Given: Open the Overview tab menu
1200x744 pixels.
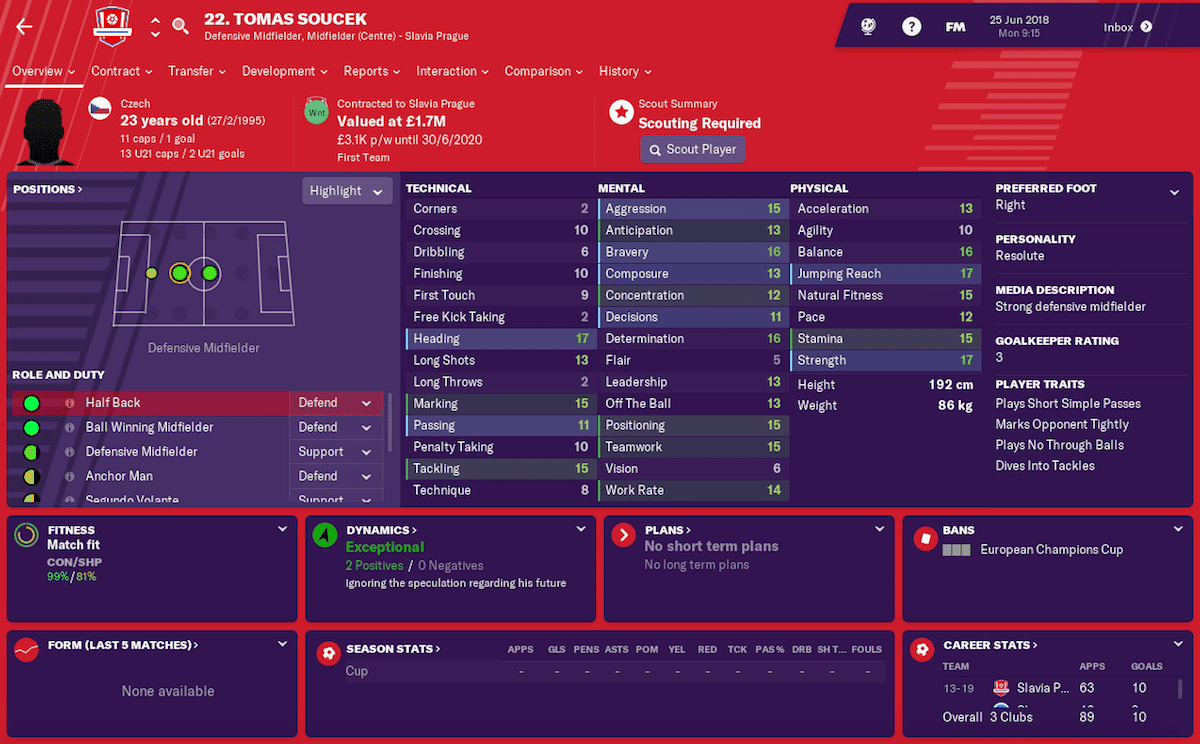Looking at the screenshot, I should click(x=43, y=71).
